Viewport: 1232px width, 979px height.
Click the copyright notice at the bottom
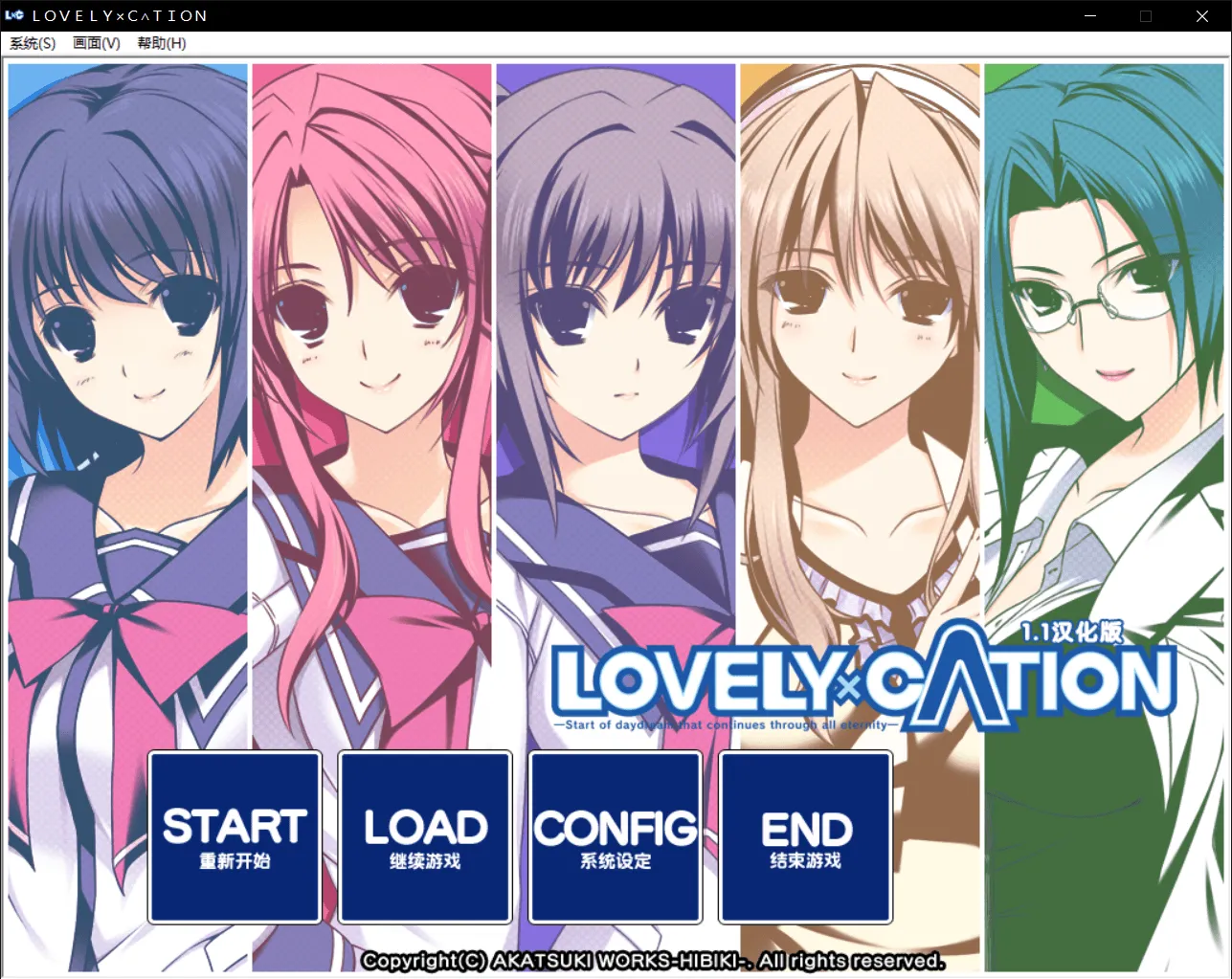coord(654,960)
